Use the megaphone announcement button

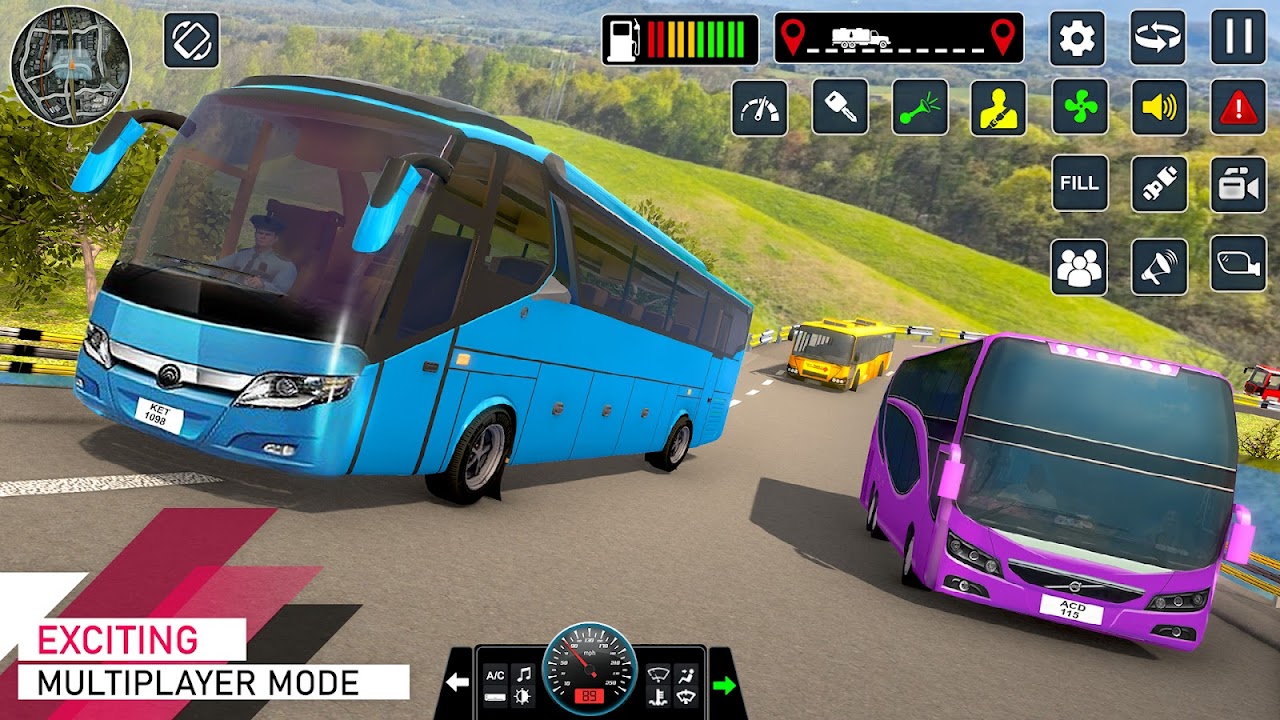tap(1159, 267)
